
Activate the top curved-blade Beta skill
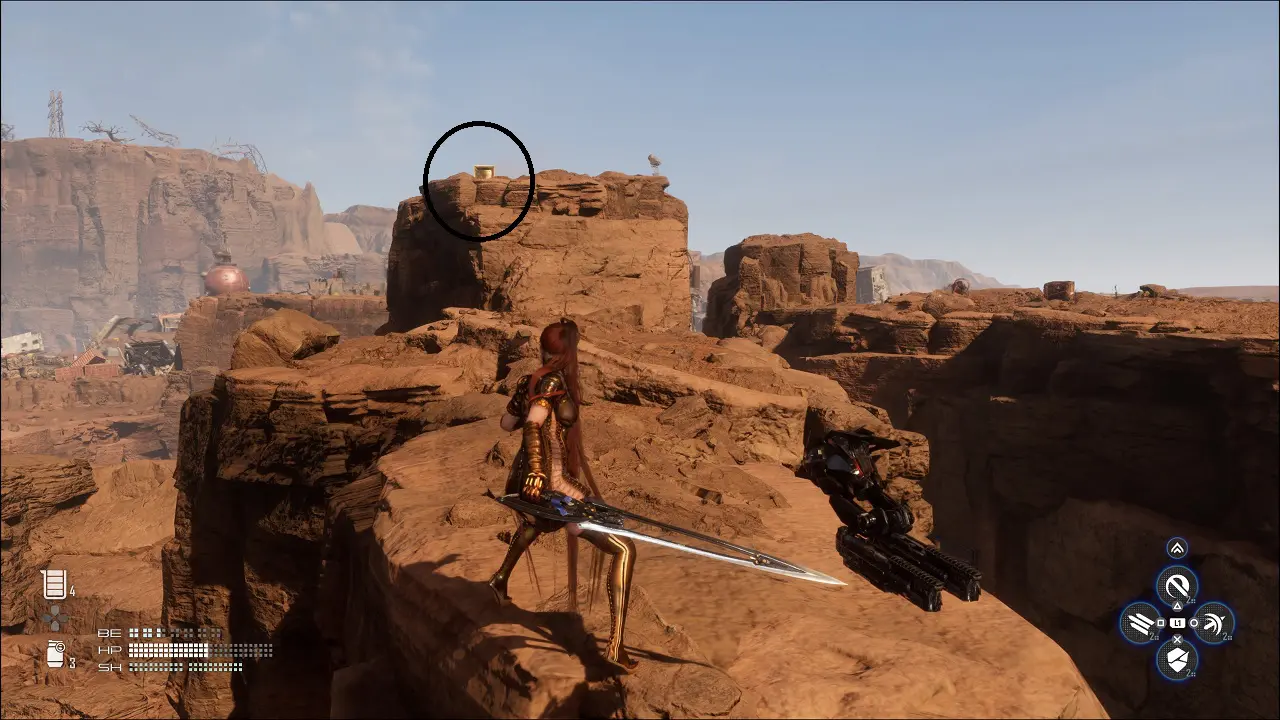pos(1177,585)
